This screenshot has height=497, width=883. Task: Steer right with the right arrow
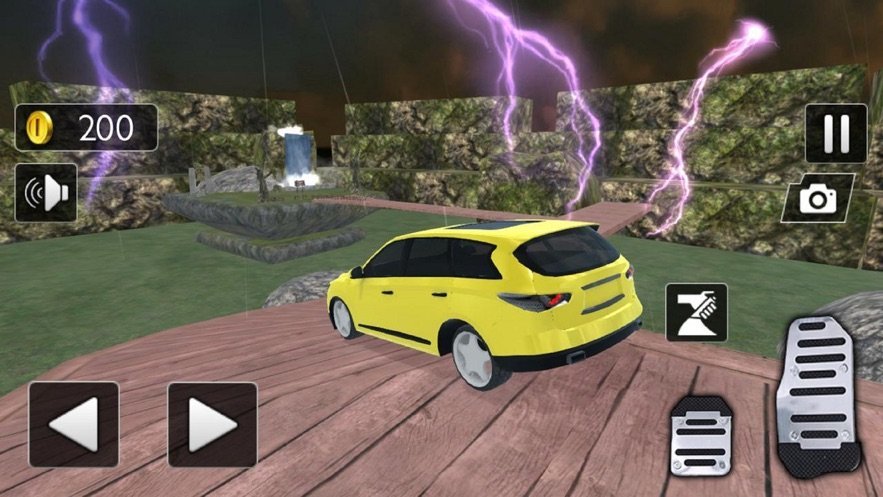click(x=212, y=423)
